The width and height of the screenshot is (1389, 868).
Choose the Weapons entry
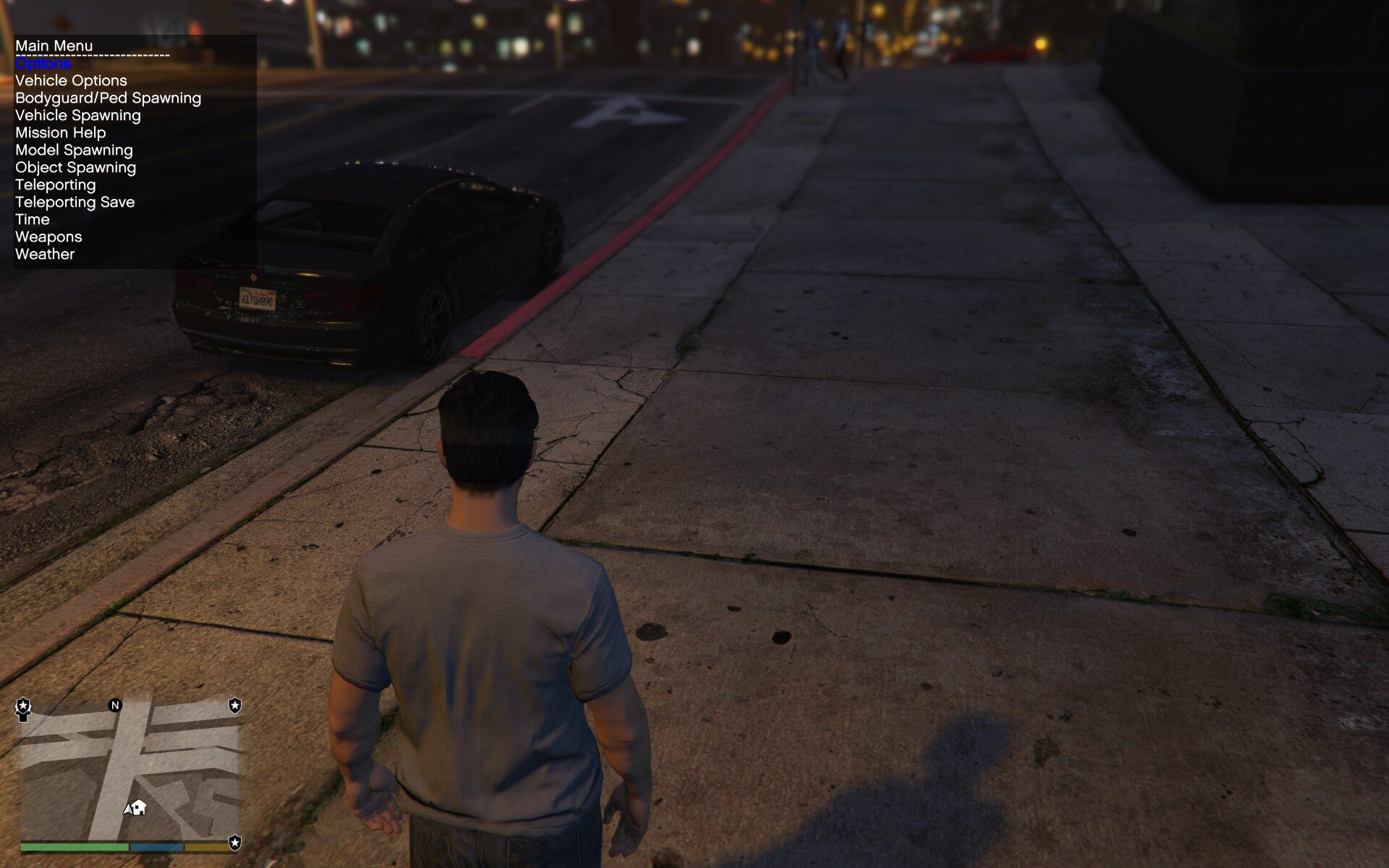(x=48, y=237)
